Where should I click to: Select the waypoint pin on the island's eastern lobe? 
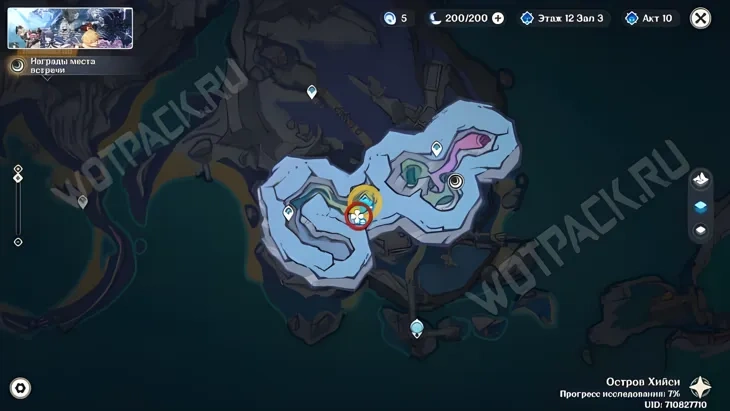point(437,149)
